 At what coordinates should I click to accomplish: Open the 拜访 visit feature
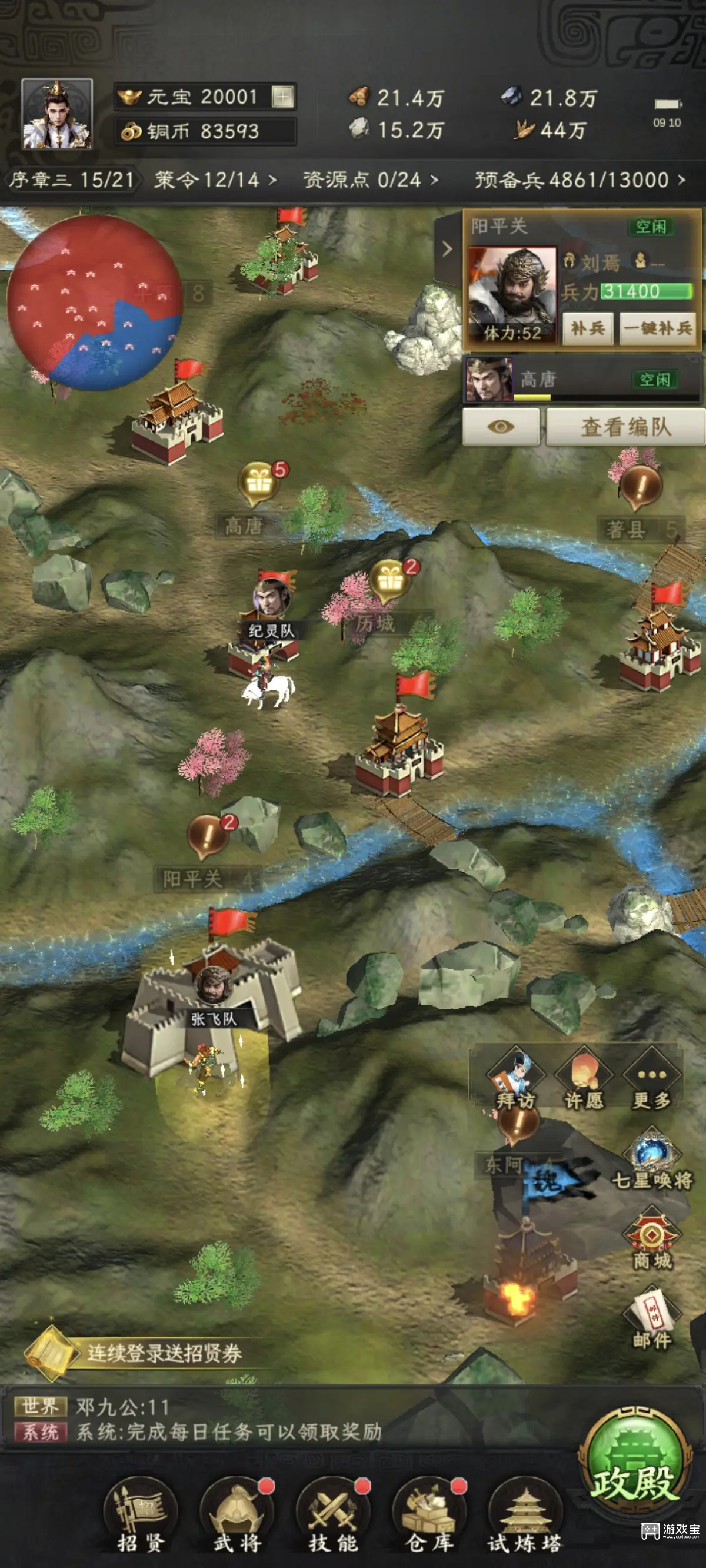pos(515,1080)
